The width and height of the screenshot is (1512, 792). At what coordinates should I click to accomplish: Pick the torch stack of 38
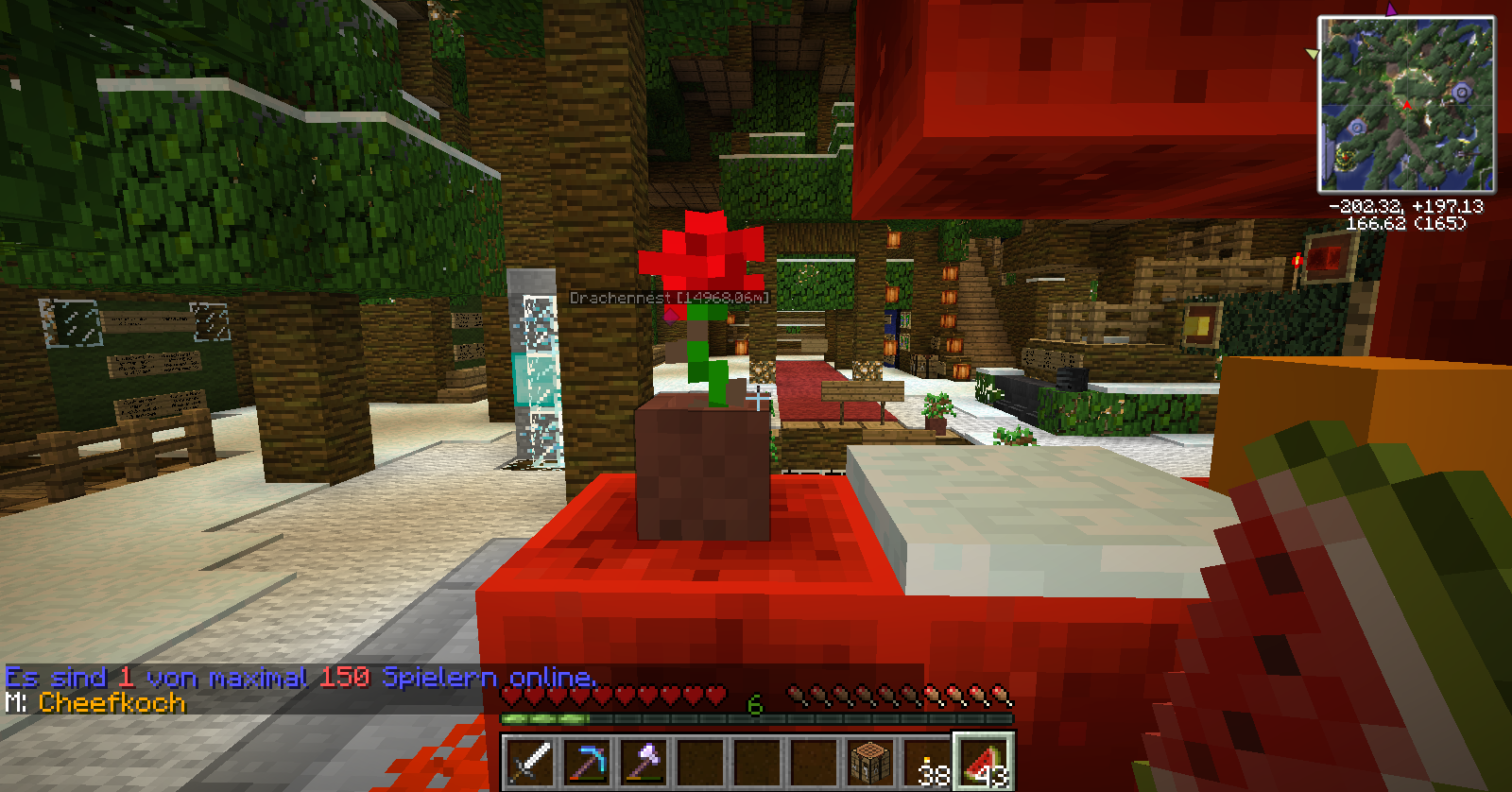[x=928, y=762]
